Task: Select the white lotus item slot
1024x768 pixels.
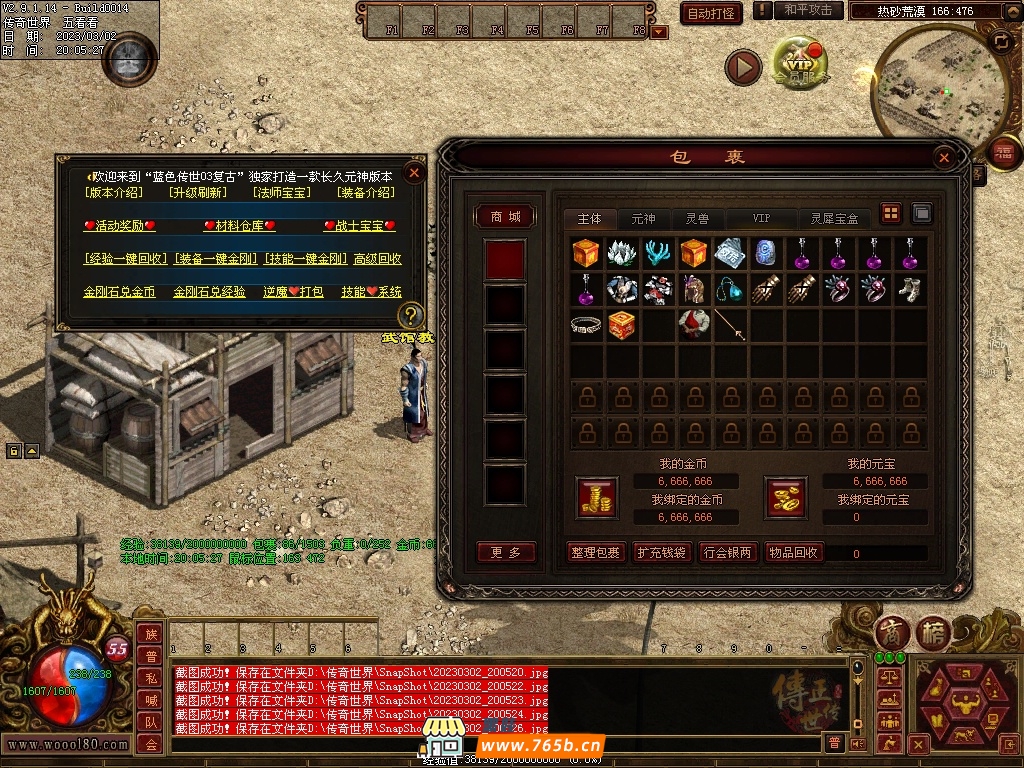Action: click(622, 253)
